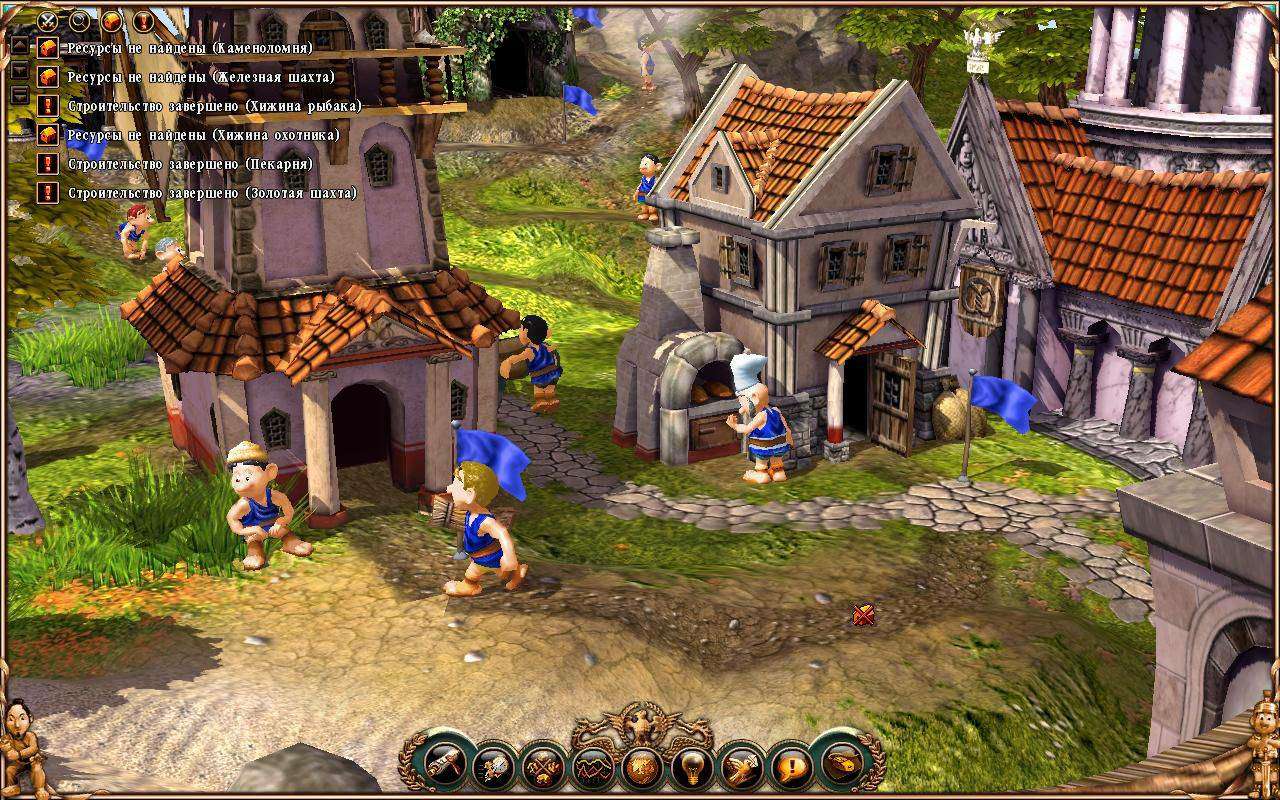
Task: Show 'Ресурсы не найдены (Хижина охотника)' alert
Action: click(203, 135)
